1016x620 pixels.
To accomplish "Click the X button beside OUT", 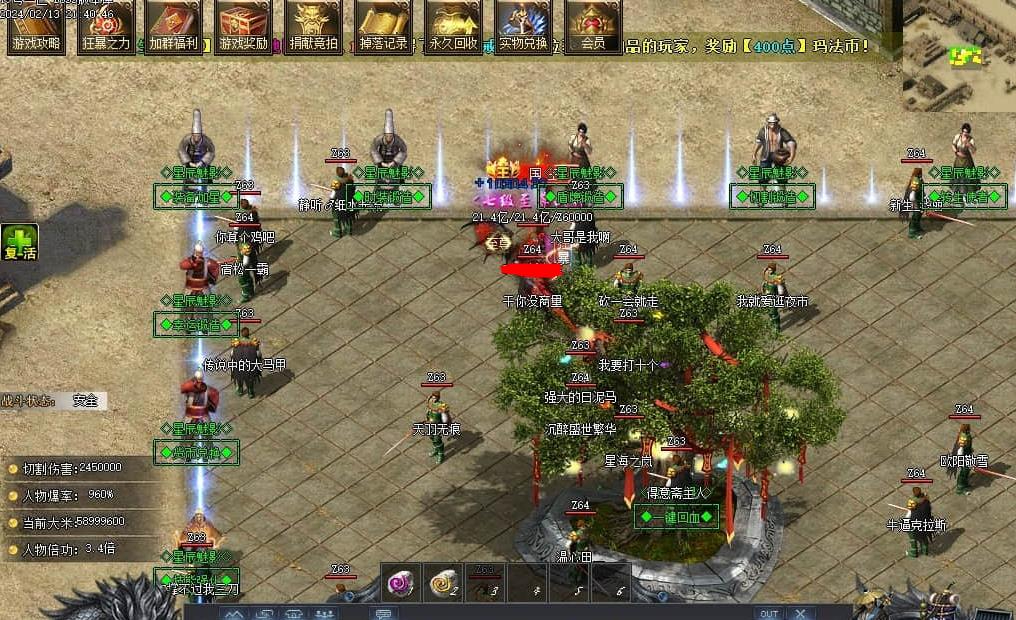I will (x=797, y=613).
